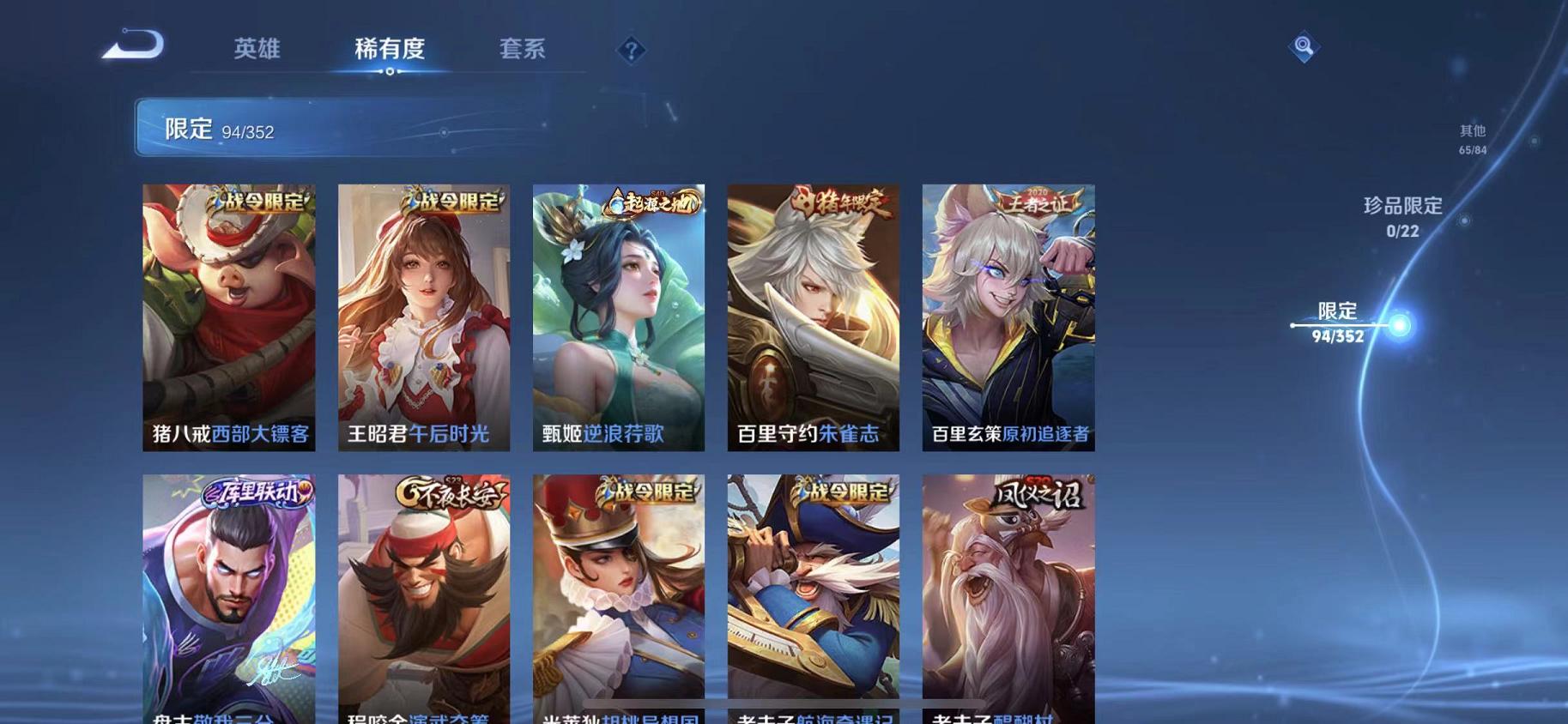The image size is (1568, 724).
Task: Select the 珍品限定 0/22 category link
Action: [1404, 214]
